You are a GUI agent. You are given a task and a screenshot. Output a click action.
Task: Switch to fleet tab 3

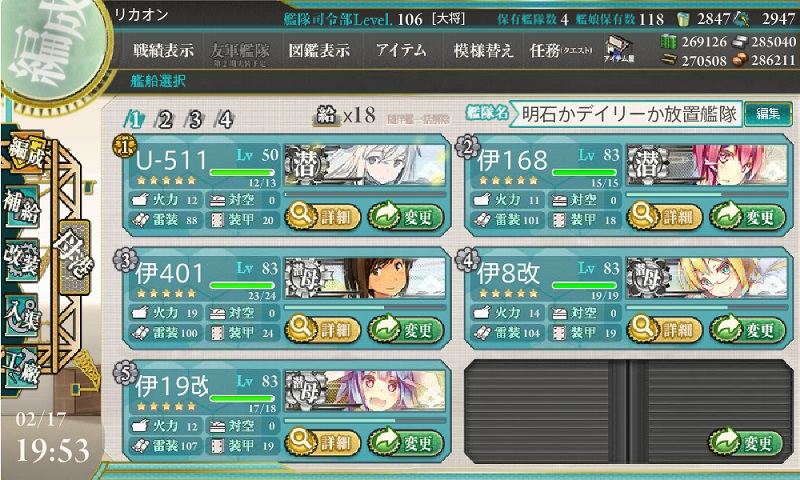click(x=195, y=119)
